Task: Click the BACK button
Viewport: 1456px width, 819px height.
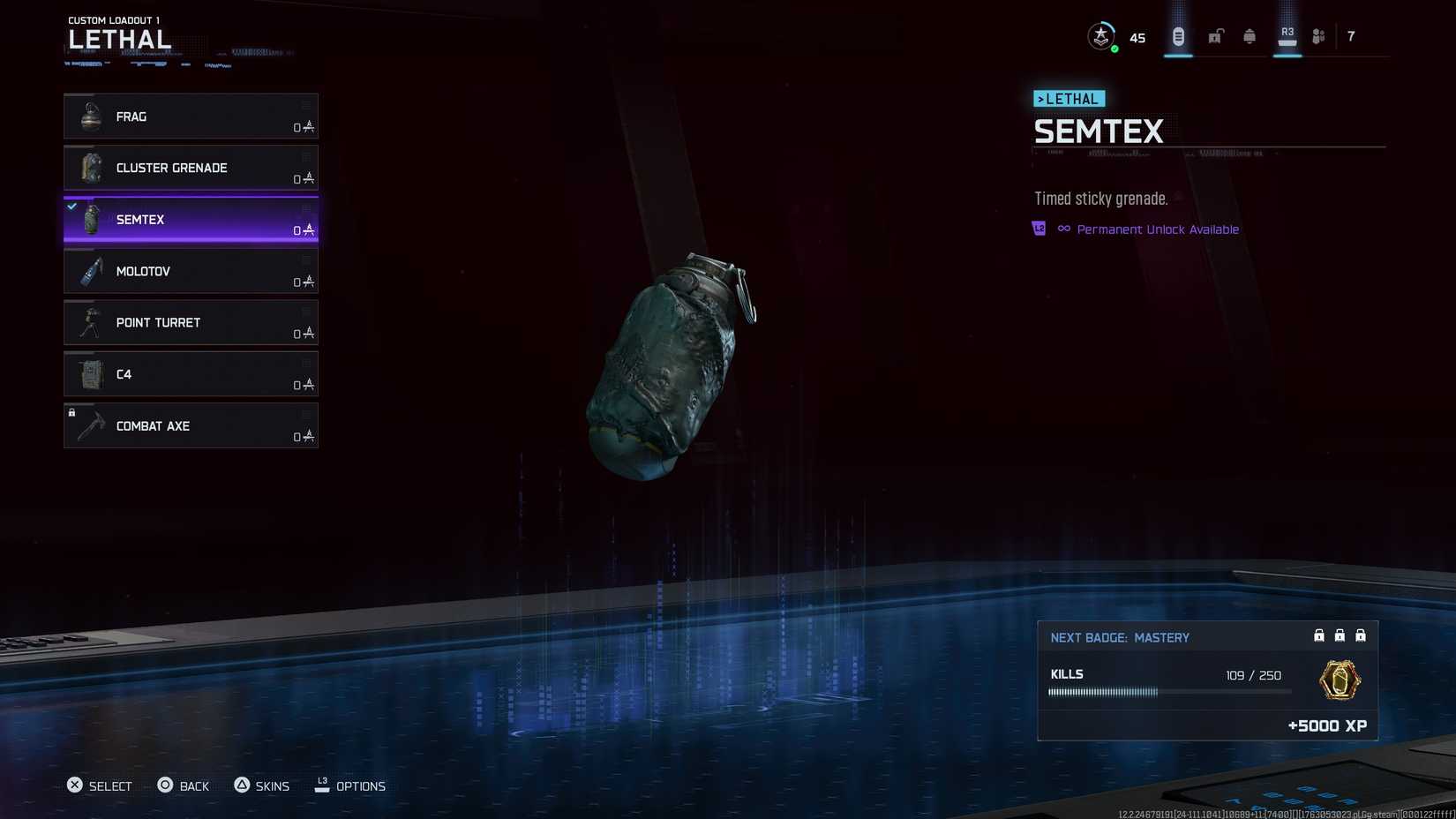Action: coord(184,785)
